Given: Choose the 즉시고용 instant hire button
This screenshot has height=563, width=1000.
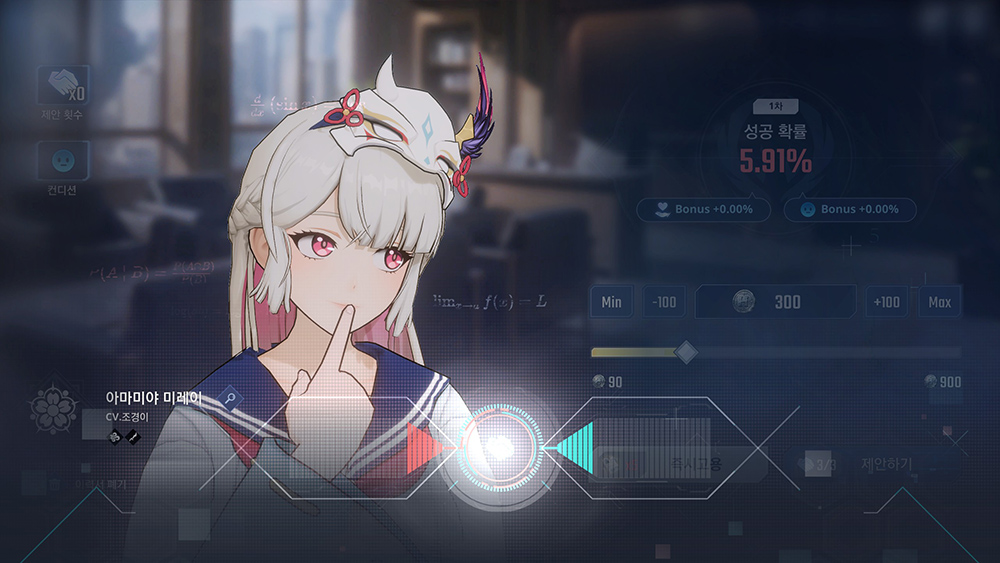Looking at the screenshot, I should pos(680,464).
